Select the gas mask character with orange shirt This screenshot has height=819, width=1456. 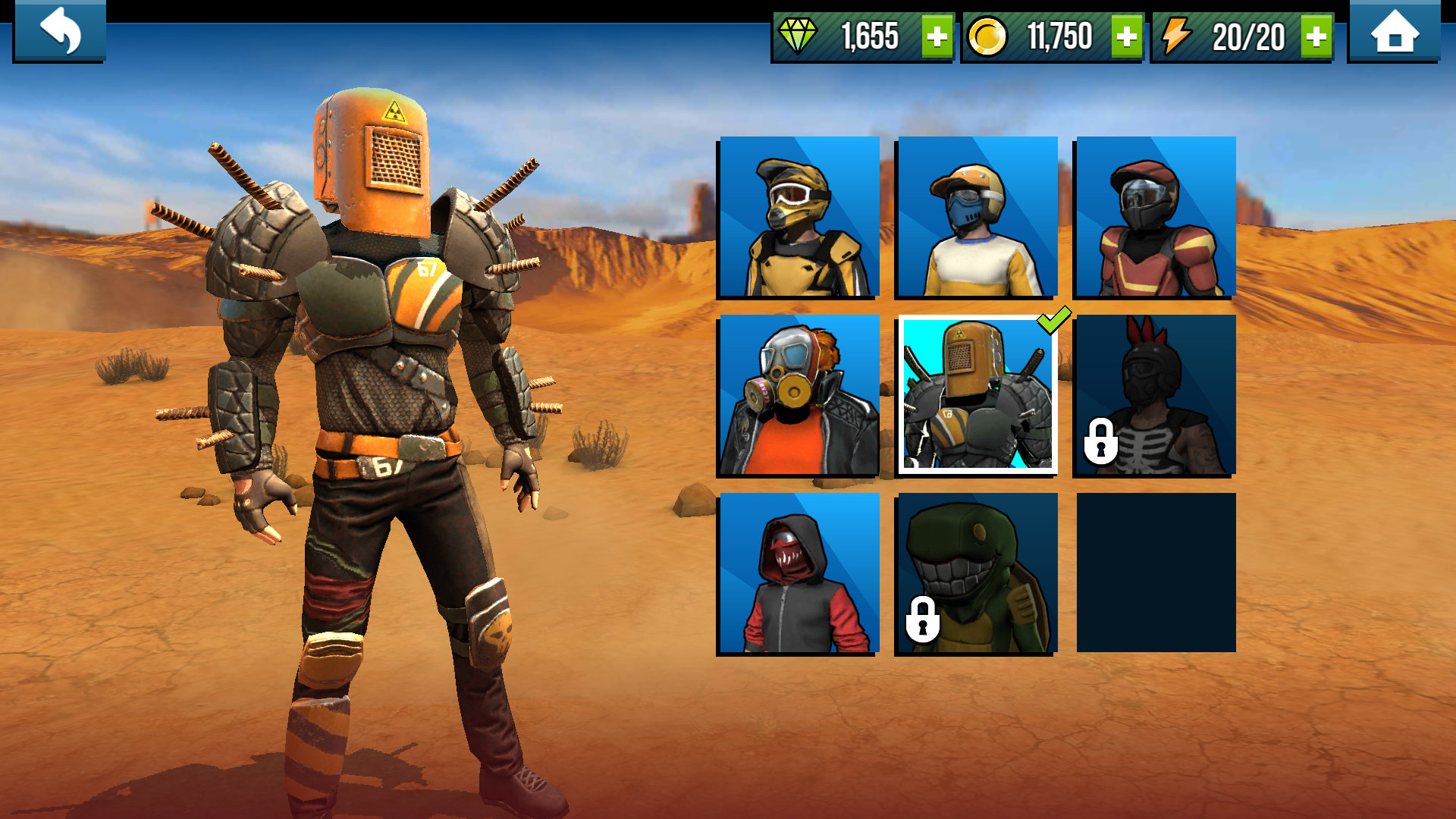tap(799, 396)
